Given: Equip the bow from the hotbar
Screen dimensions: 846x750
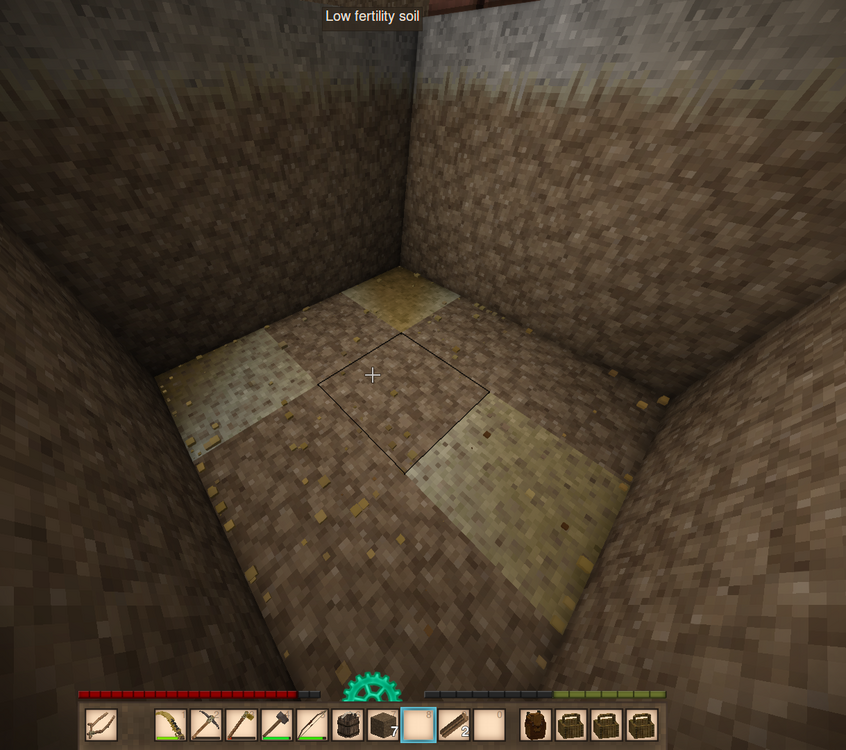Looking at the screenshot, I should (313, 724).
